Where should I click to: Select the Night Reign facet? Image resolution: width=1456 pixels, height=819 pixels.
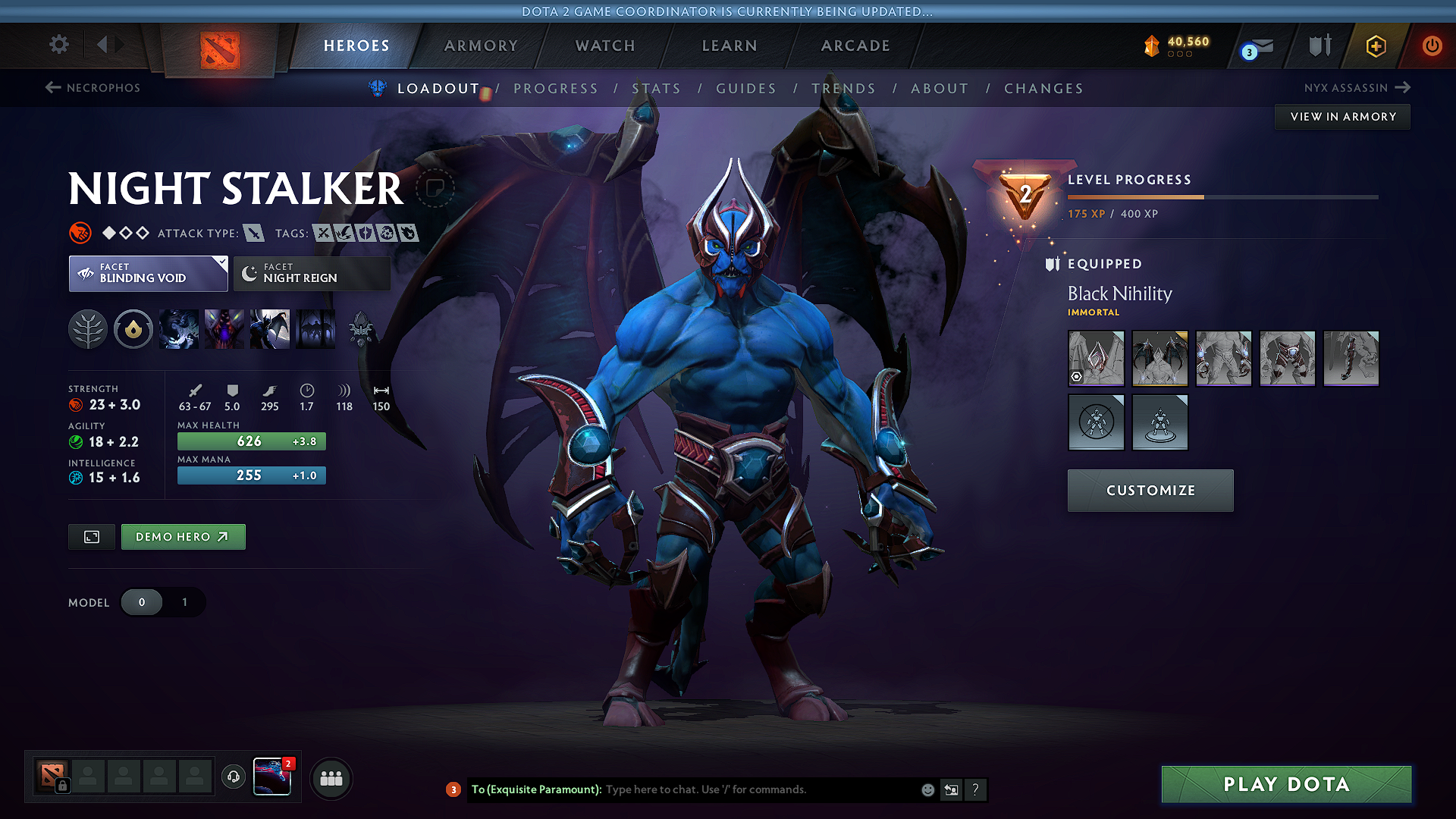coord(311,273)
